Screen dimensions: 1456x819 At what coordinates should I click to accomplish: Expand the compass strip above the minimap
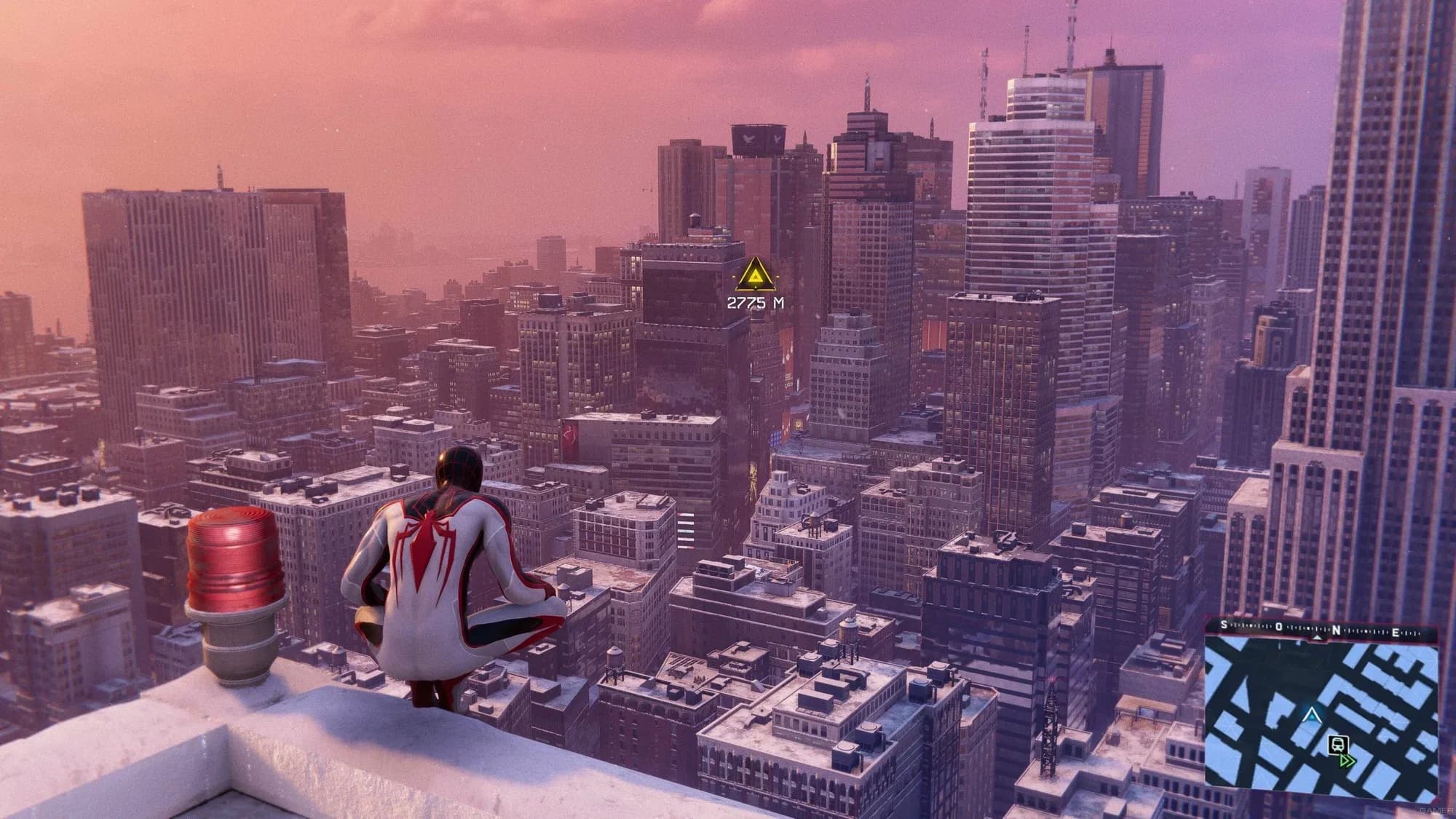click(1310, 628)
